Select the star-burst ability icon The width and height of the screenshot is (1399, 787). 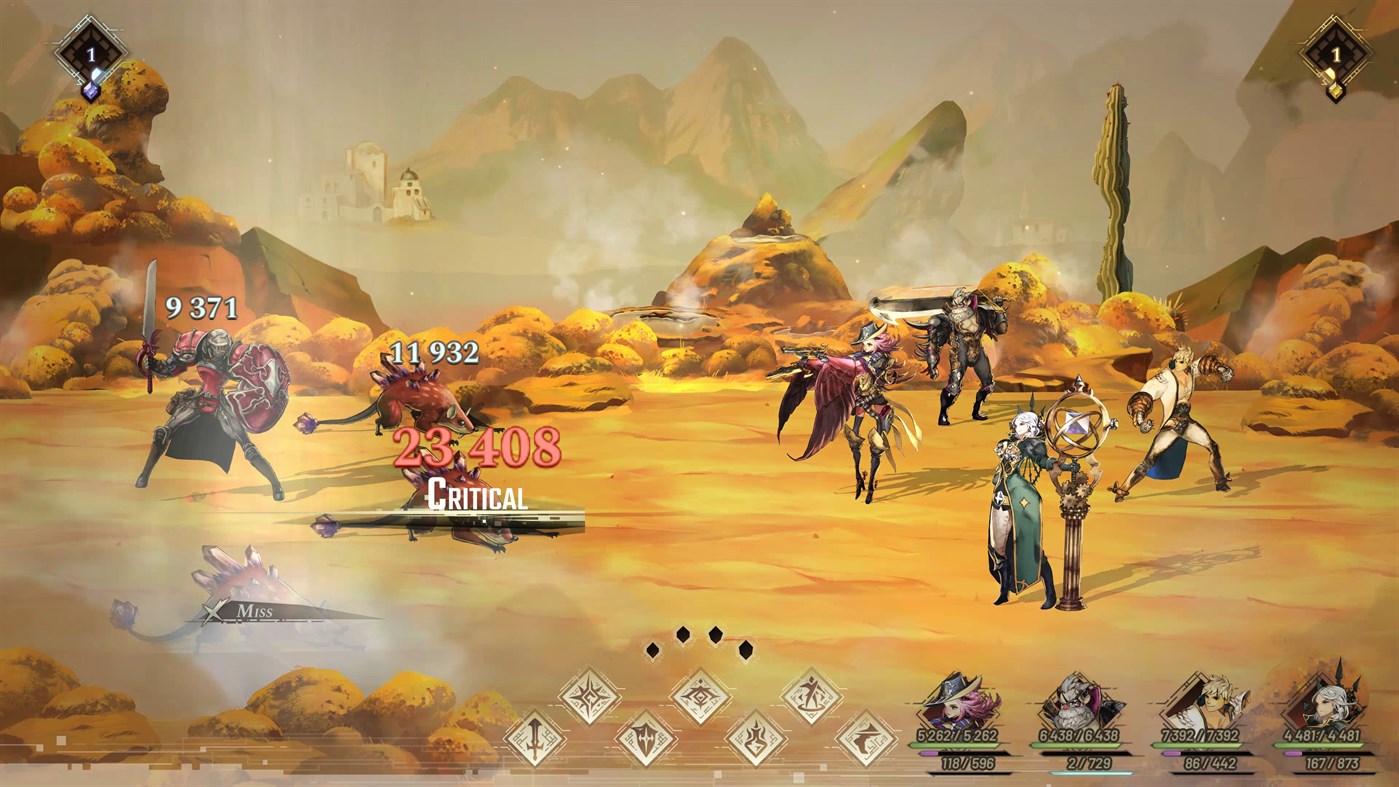[x=589, y=696]
